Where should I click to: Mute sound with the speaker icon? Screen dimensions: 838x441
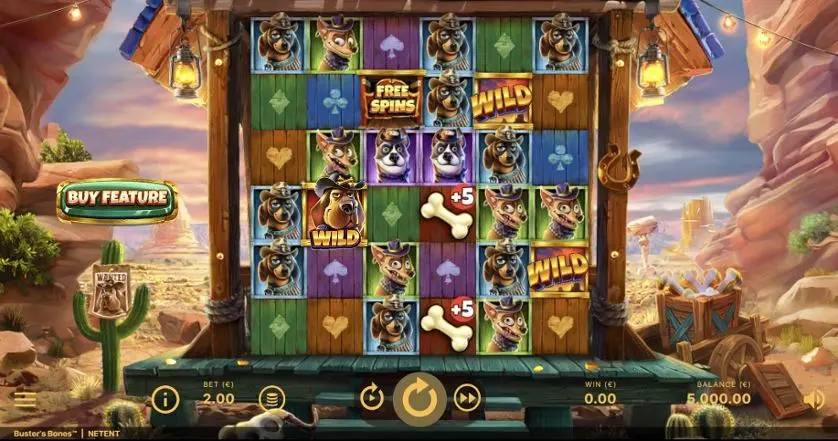click(x=815, y=399)
